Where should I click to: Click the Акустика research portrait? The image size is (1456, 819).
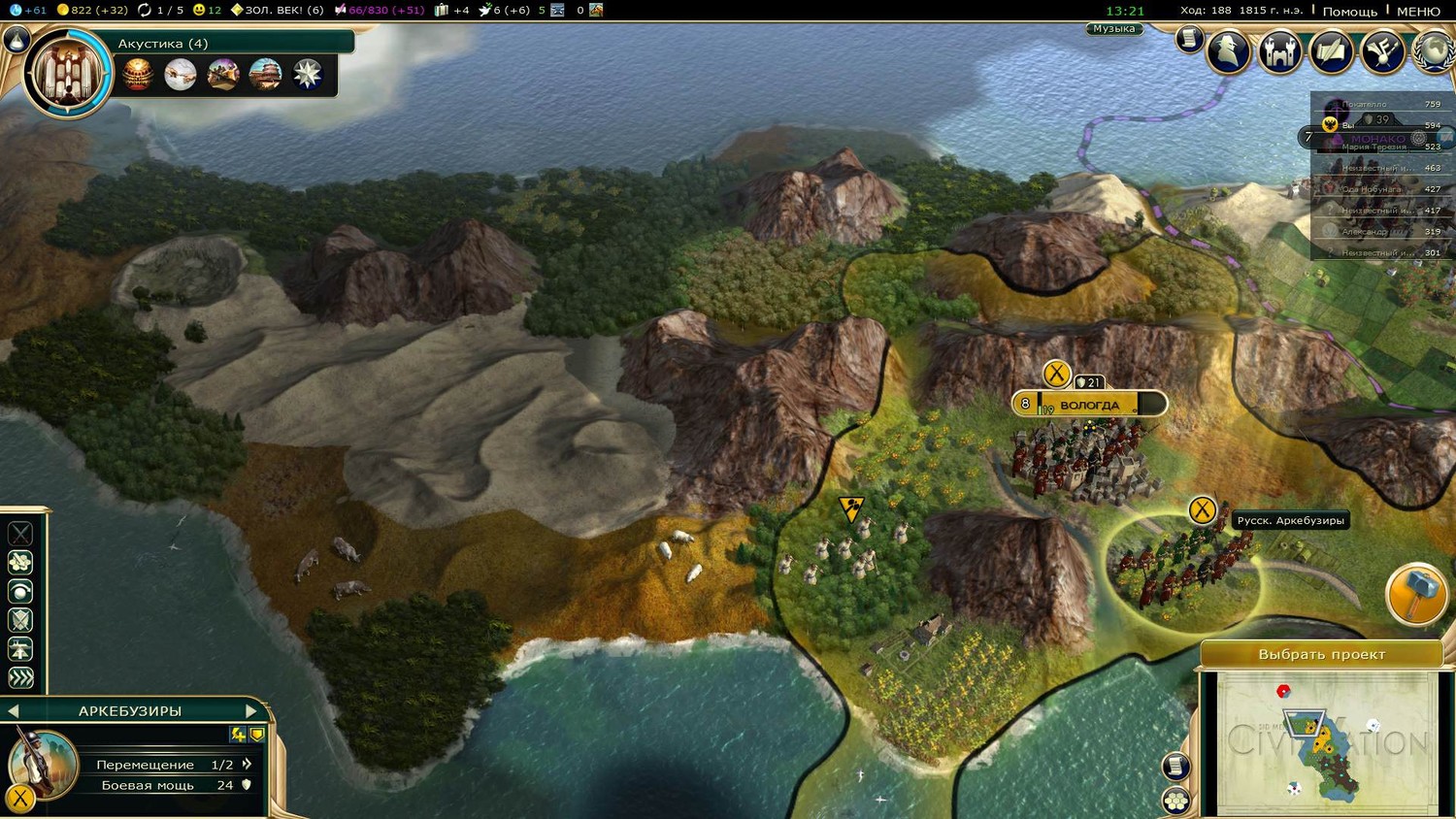click(x=69, y=74)
